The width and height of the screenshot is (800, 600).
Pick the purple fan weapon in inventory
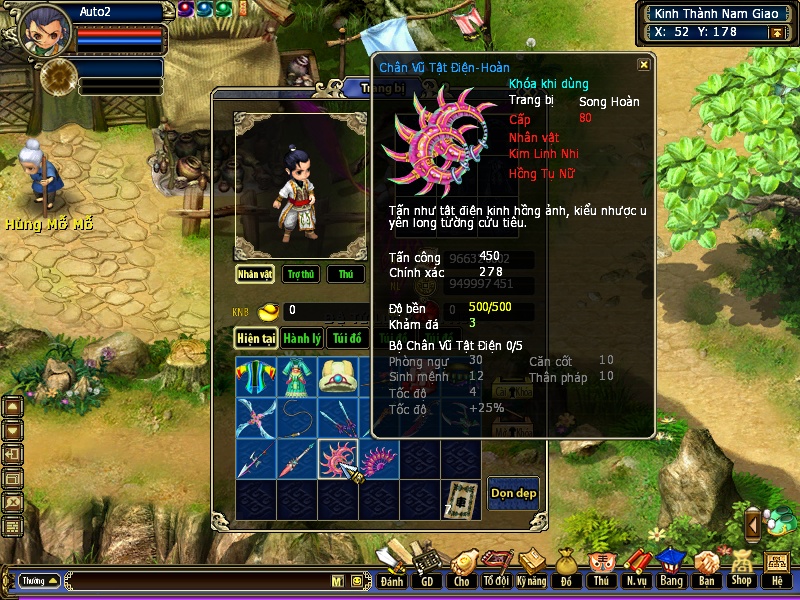(379, 459)
